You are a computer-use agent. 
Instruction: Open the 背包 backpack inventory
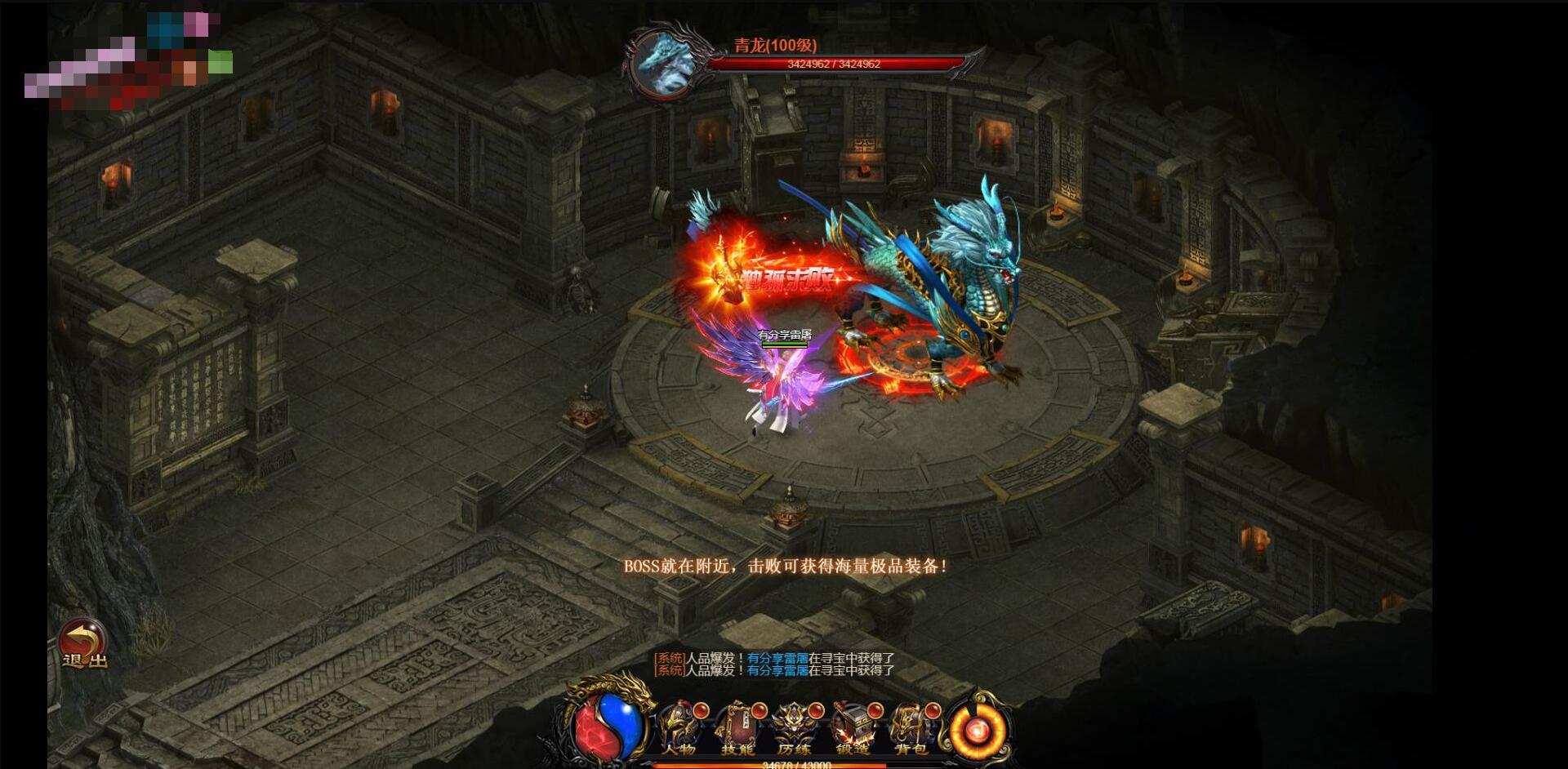tap(911, 728)
